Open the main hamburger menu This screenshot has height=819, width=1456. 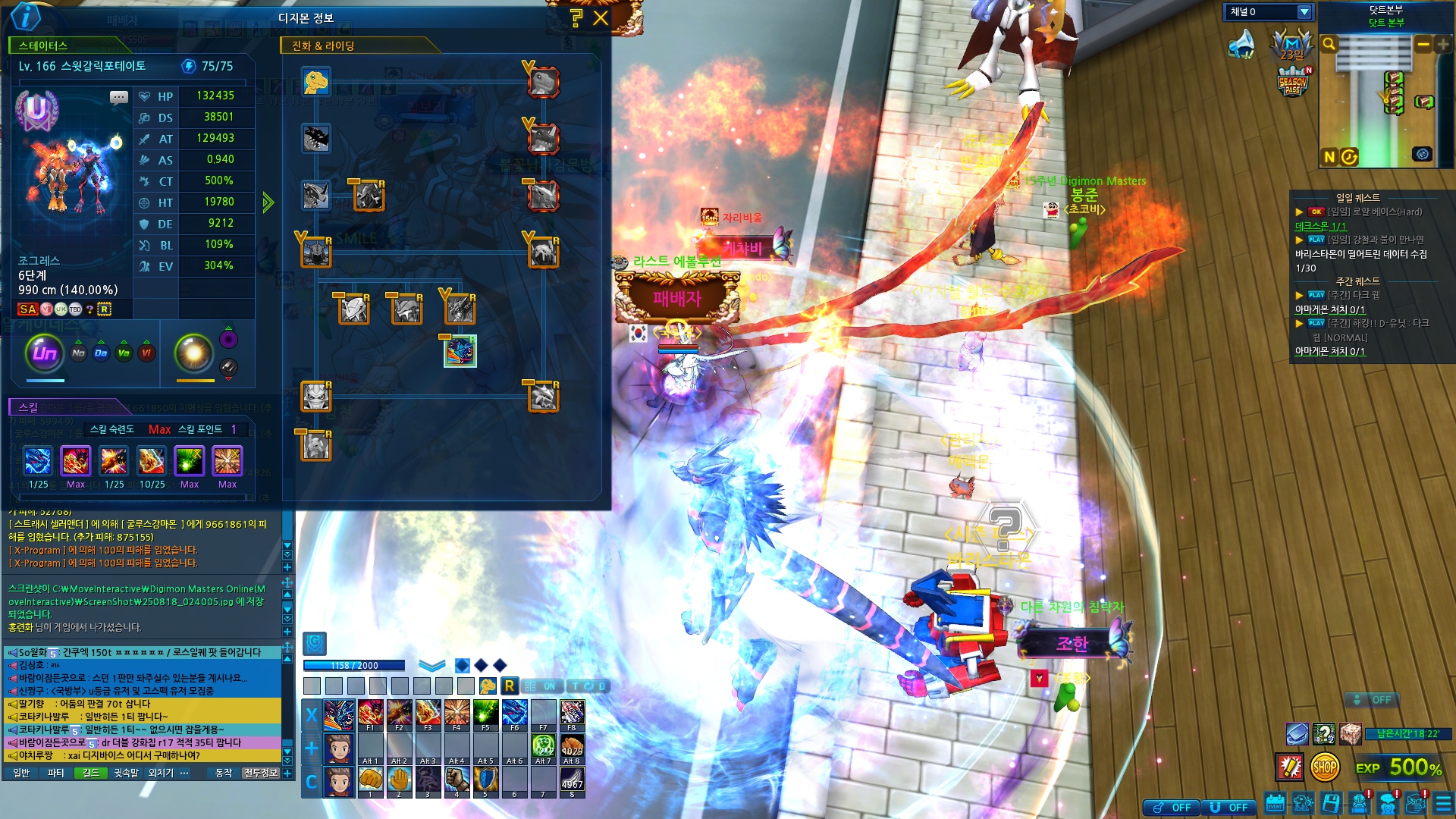click(x=1443, y=803)
